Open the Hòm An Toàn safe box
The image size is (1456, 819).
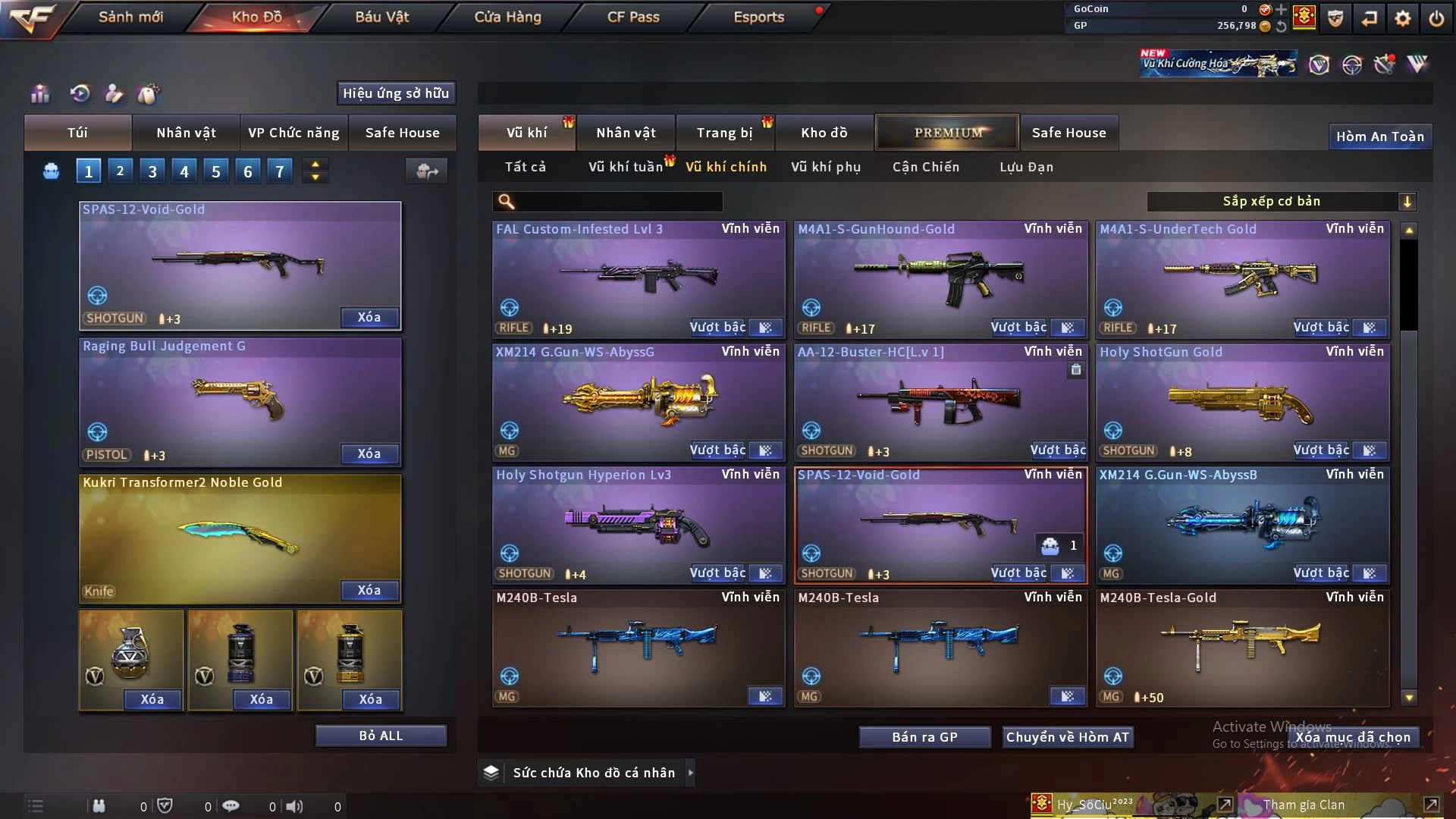[1379, 136]
